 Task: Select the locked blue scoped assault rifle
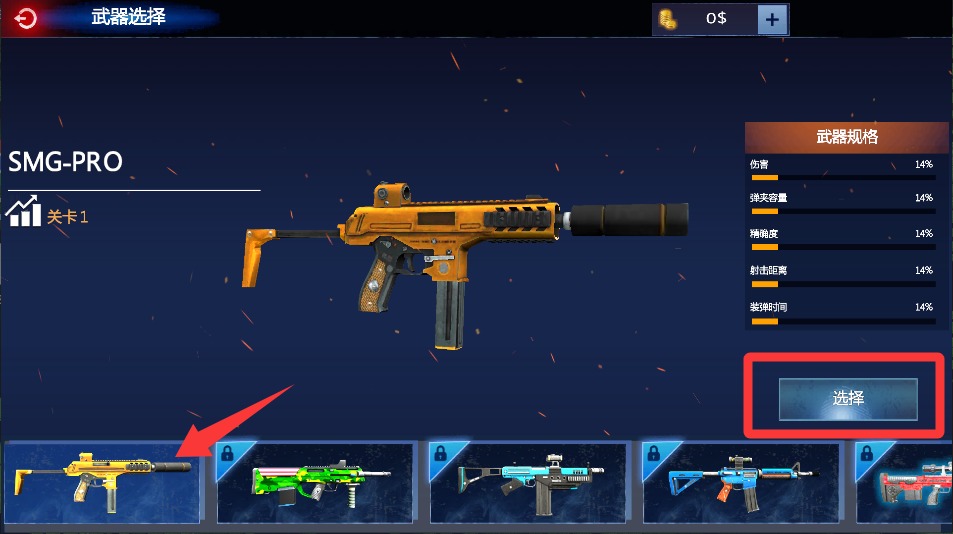pos(741,482)
